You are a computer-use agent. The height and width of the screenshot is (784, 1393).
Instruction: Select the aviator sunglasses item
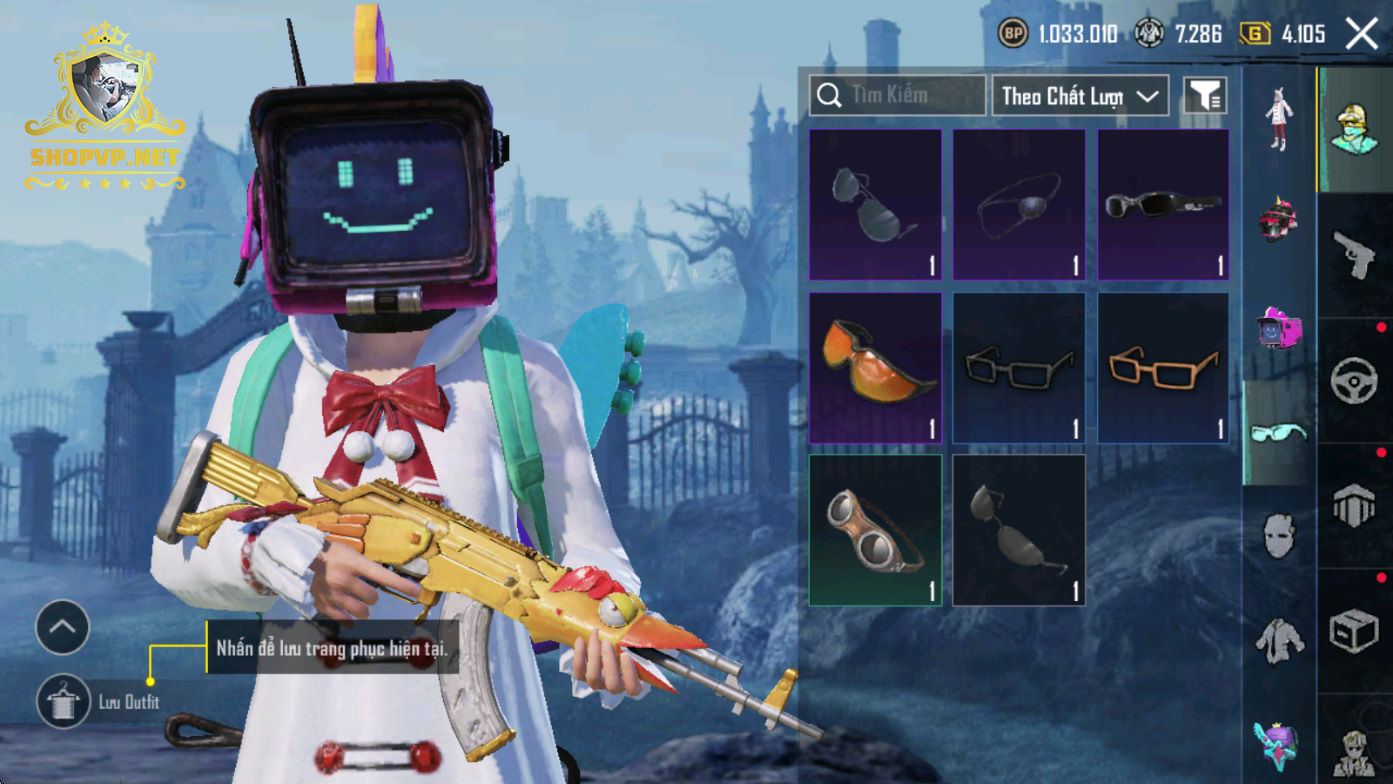875,204
